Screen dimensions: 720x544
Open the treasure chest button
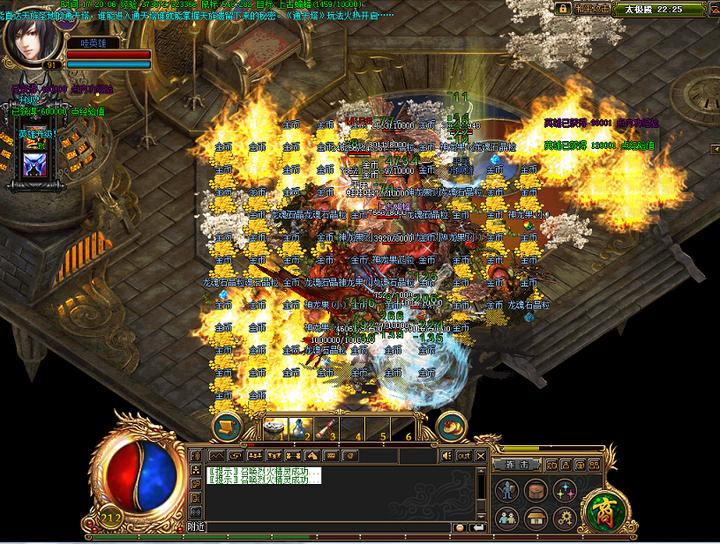pyautogui.click(x=537, y=518)
